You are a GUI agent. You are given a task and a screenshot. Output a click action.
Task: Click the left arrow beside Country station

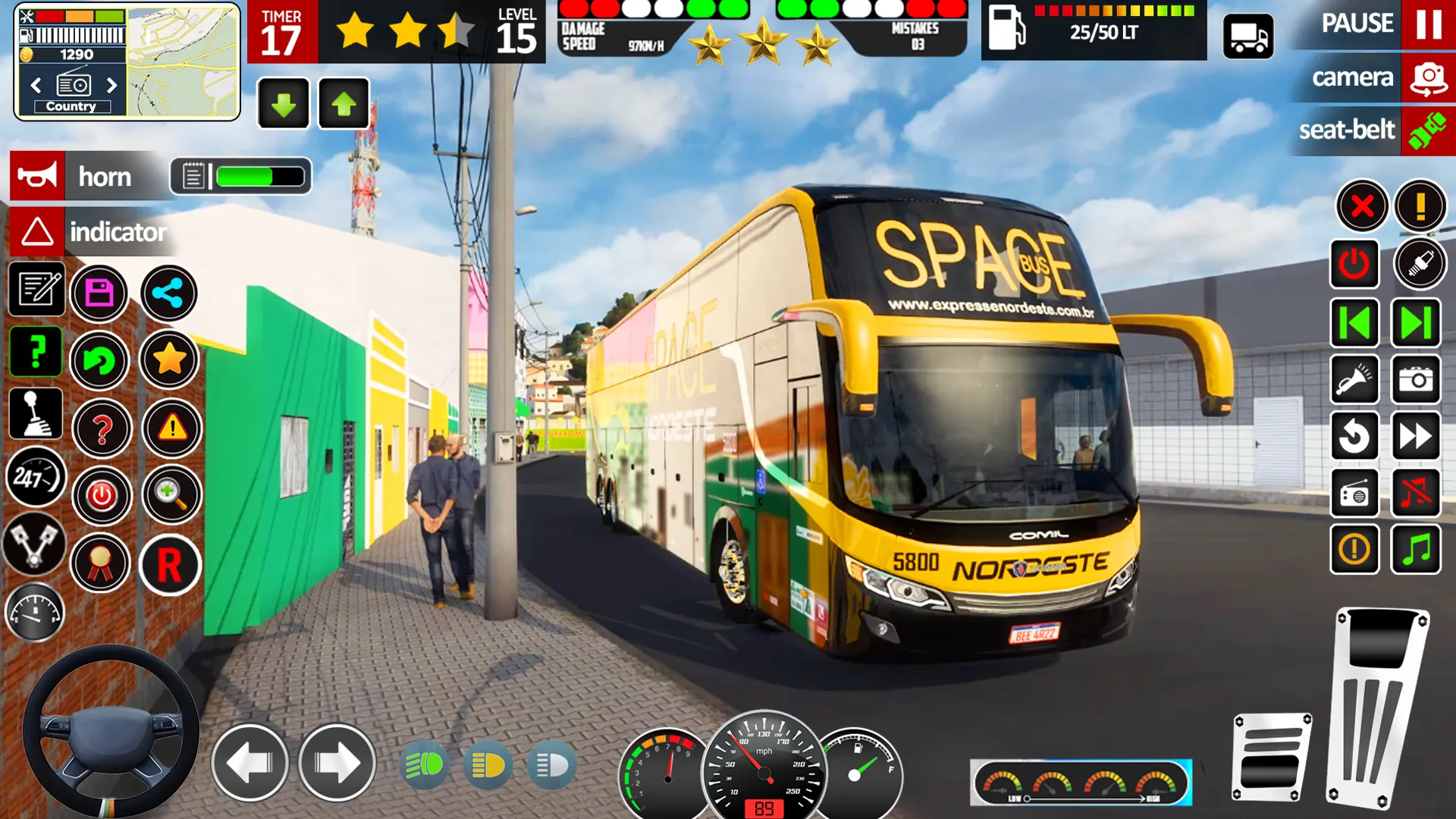pos(36,86)
